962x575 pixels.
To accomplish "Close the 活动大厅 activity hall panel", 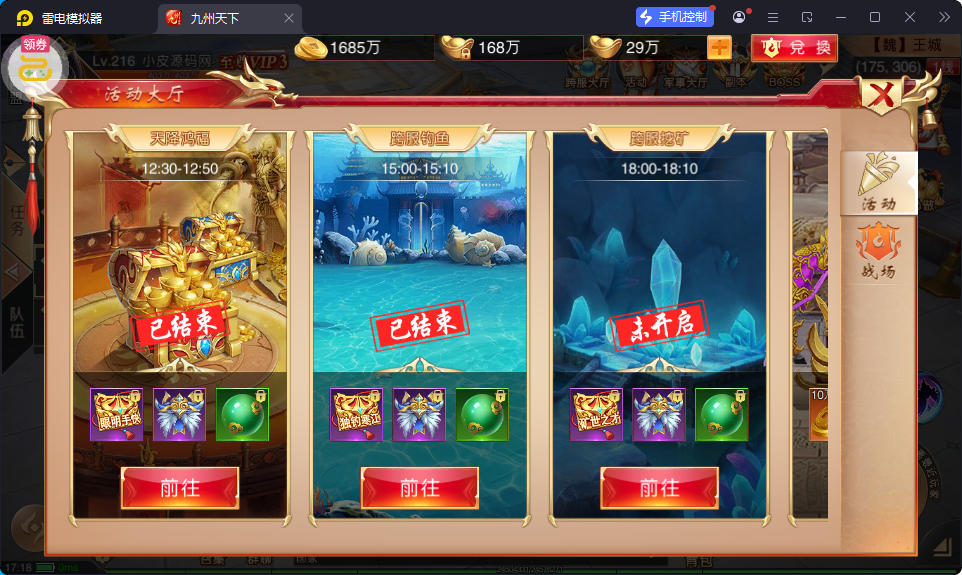I will 882,96.
